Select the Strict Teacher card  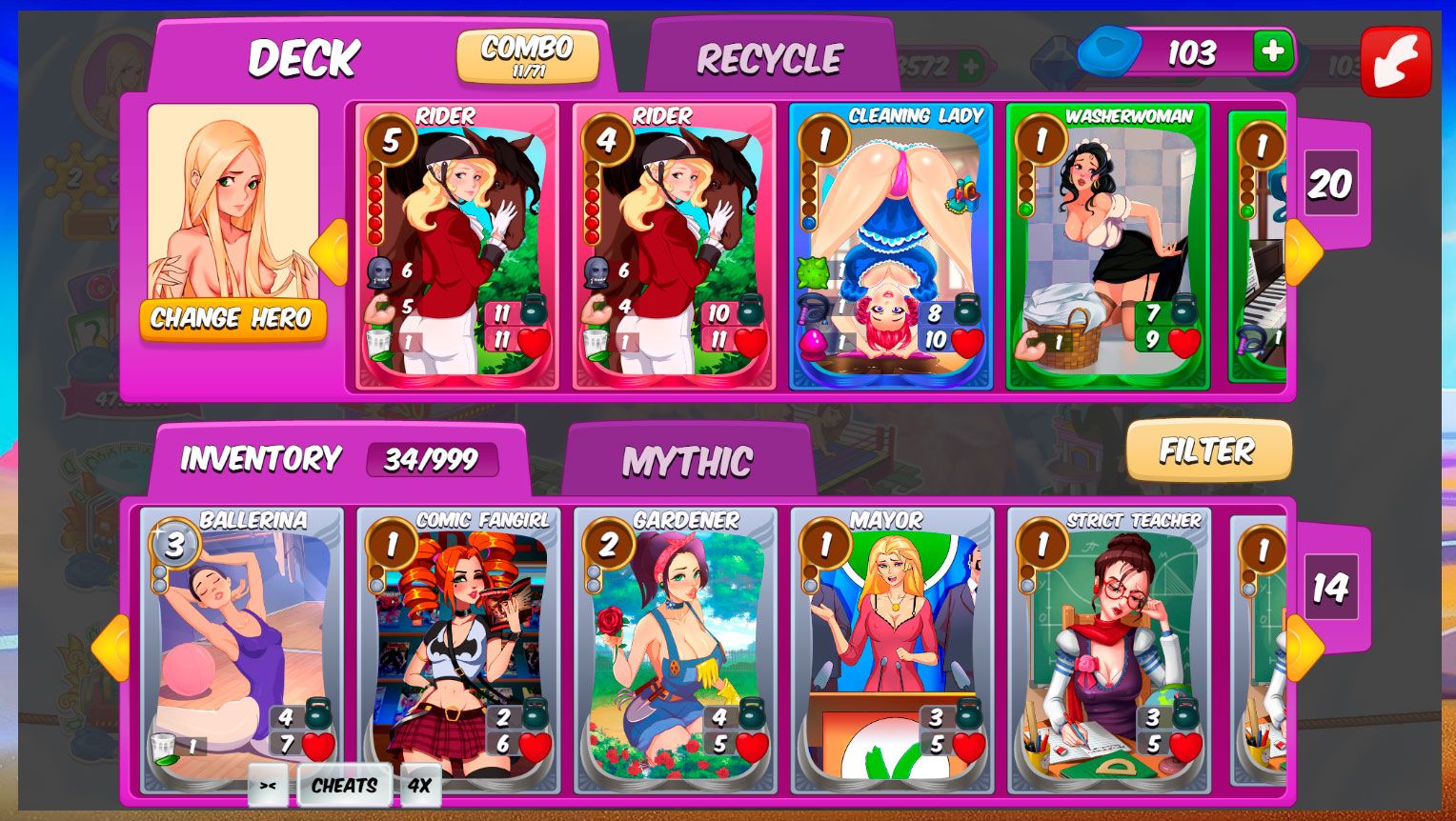[1108, 648]
